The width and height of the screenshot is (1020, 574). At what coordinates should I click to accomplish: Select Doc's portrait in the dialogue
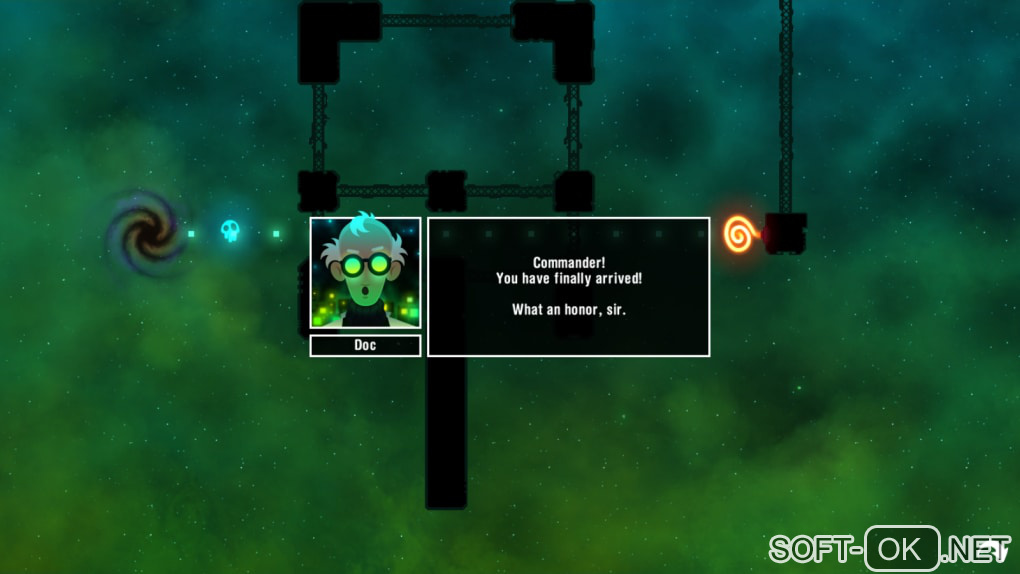click(365, 273)
